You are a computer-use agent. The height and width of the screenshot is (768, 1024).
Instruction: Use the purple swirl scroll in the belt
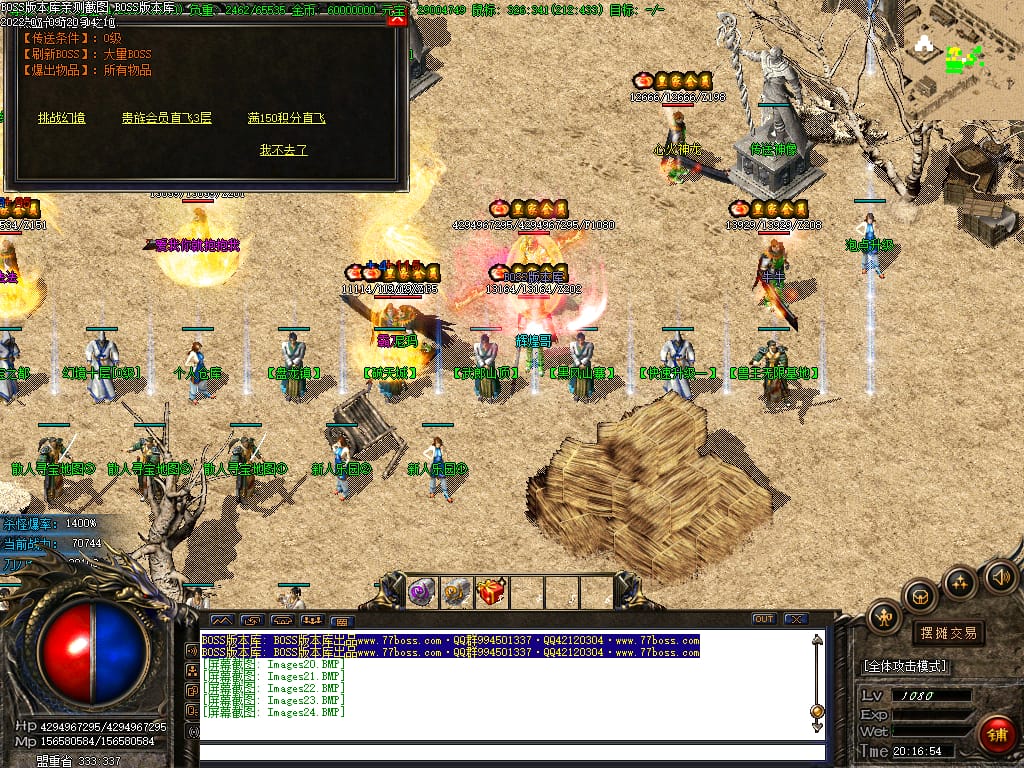(x=420, y=592)
